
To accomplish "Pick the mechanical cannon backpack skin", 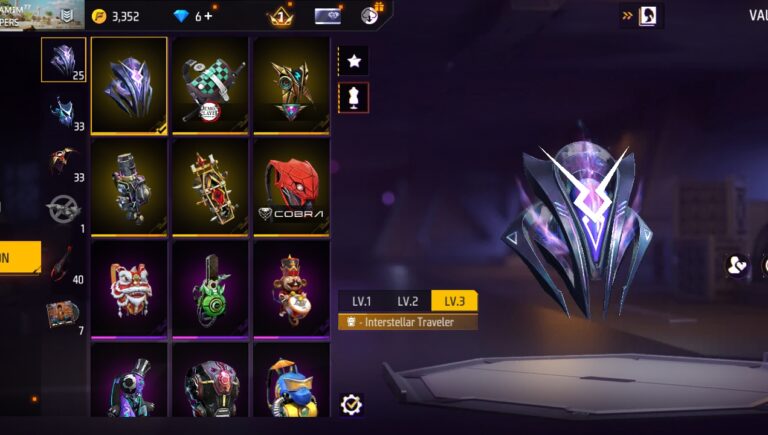I will coord(129,186).
